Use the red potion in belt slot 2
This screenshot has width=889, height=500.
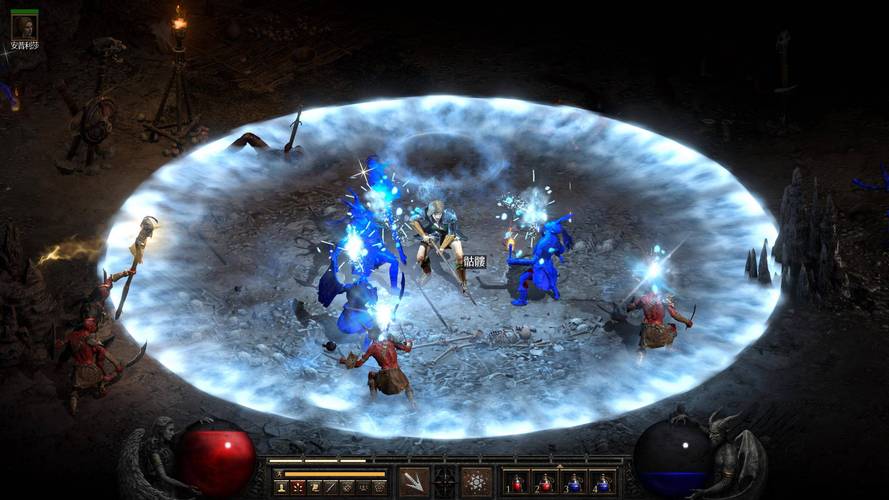pos(545,483)
